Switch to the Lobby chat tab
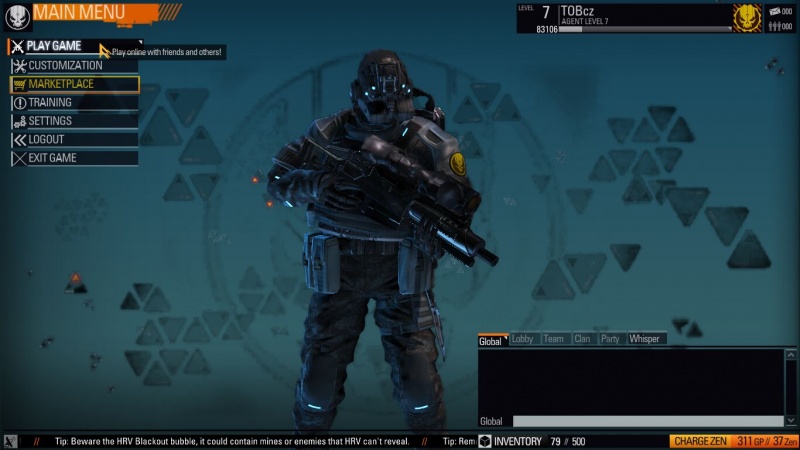Screen dimensions: 800x450 click(x=522, y=339)
